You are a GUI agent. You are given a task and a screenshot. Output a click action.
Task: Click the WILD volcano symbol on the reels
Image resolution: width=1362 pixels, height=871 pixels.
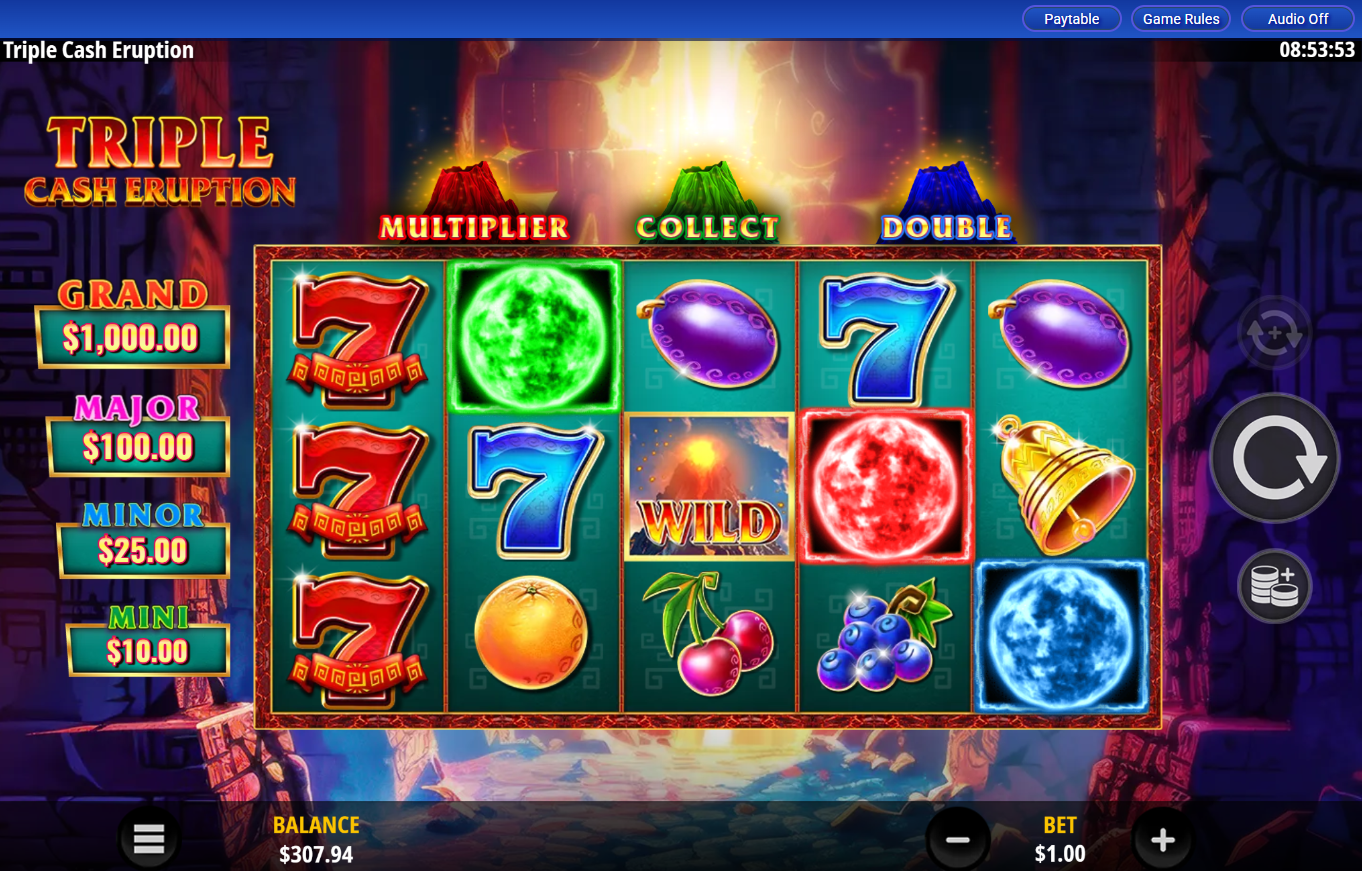coord(709,487)
